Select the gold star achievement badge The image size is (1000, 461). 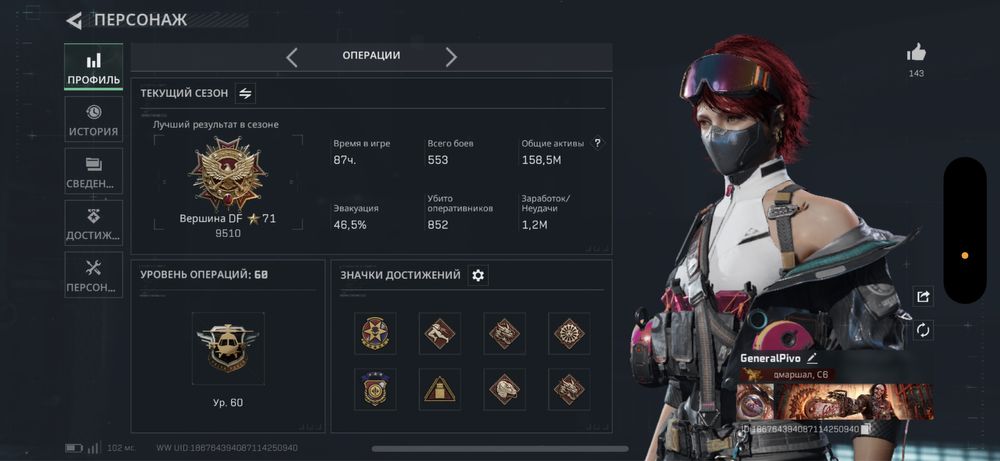pyautogui.click(x=375, y=333)
